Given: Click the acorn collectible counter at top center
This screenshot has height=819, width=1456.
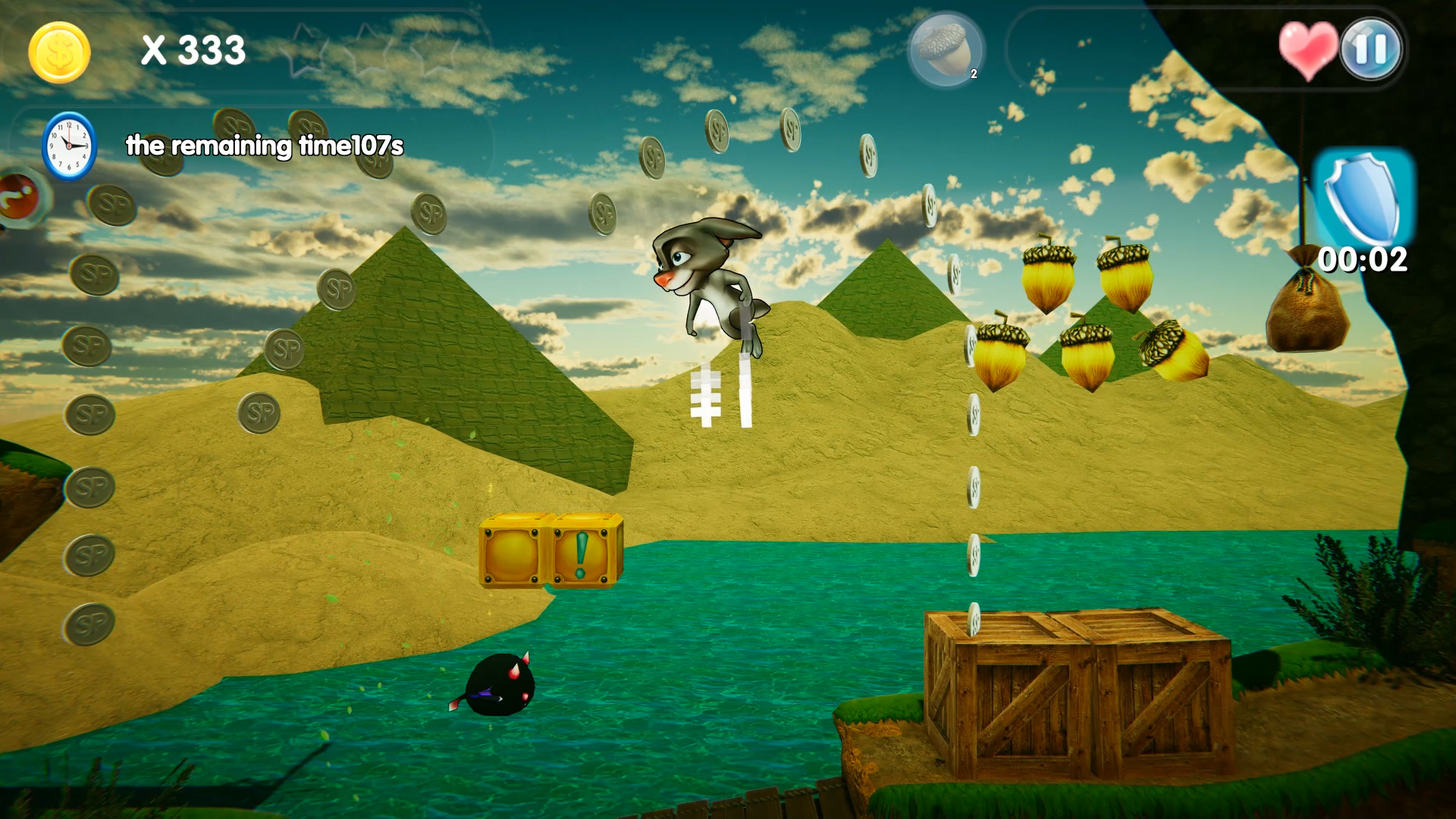Looking at the screenshot, I should [944, 50].
